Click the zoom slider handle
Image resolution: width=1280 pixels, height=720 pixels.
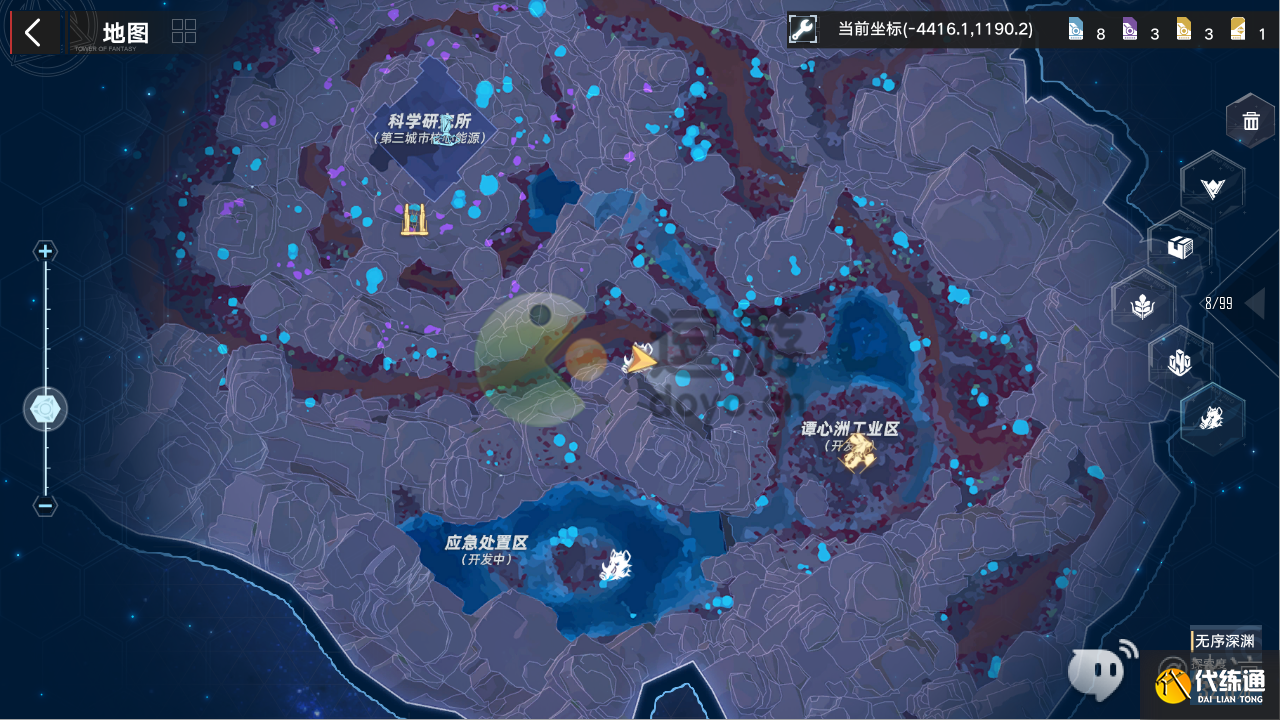point(45,408)
